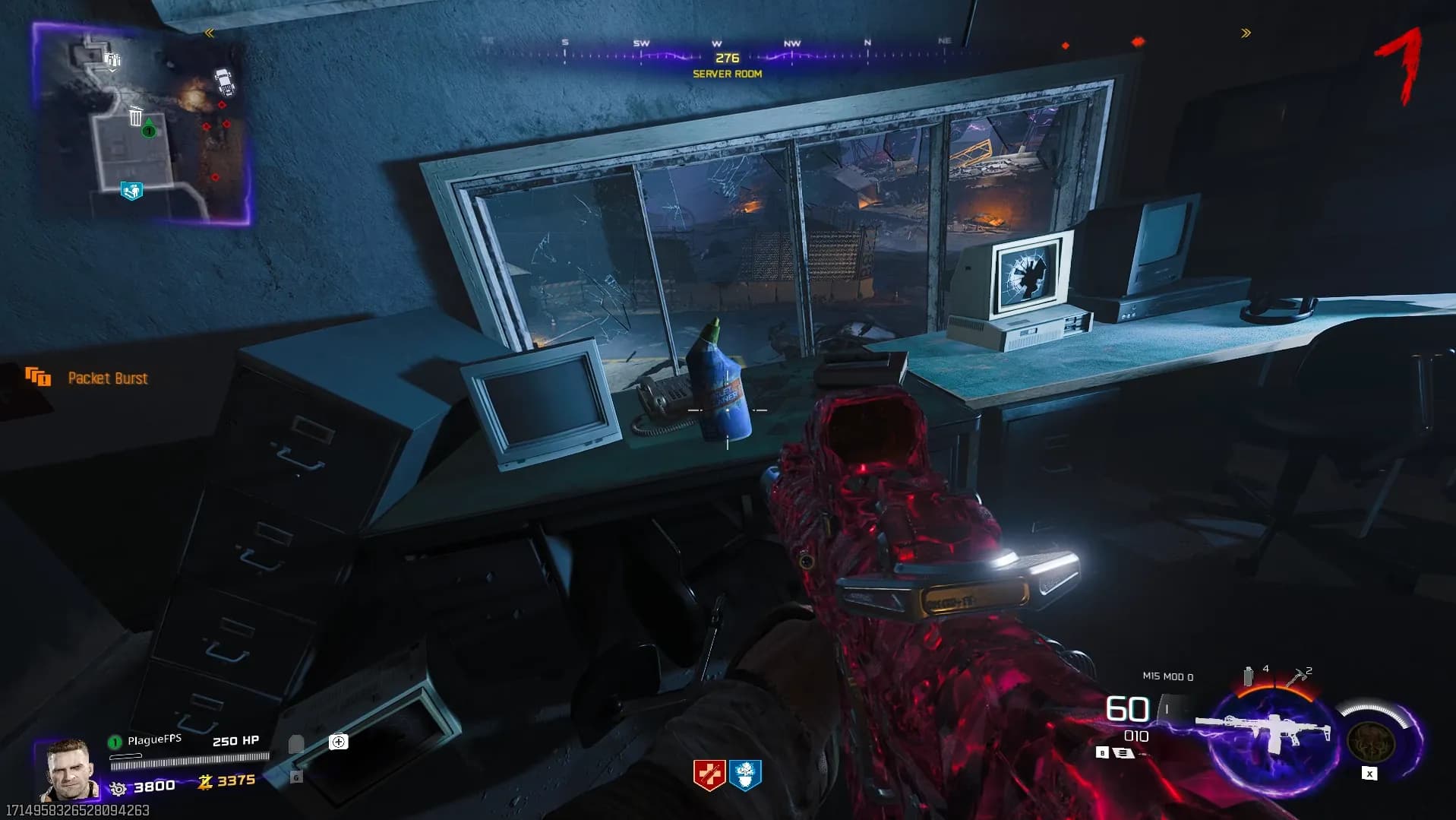Choose the tactical canister equipment icon
The width and height of the screenshot is (1456, 820).
[1248, 676]
